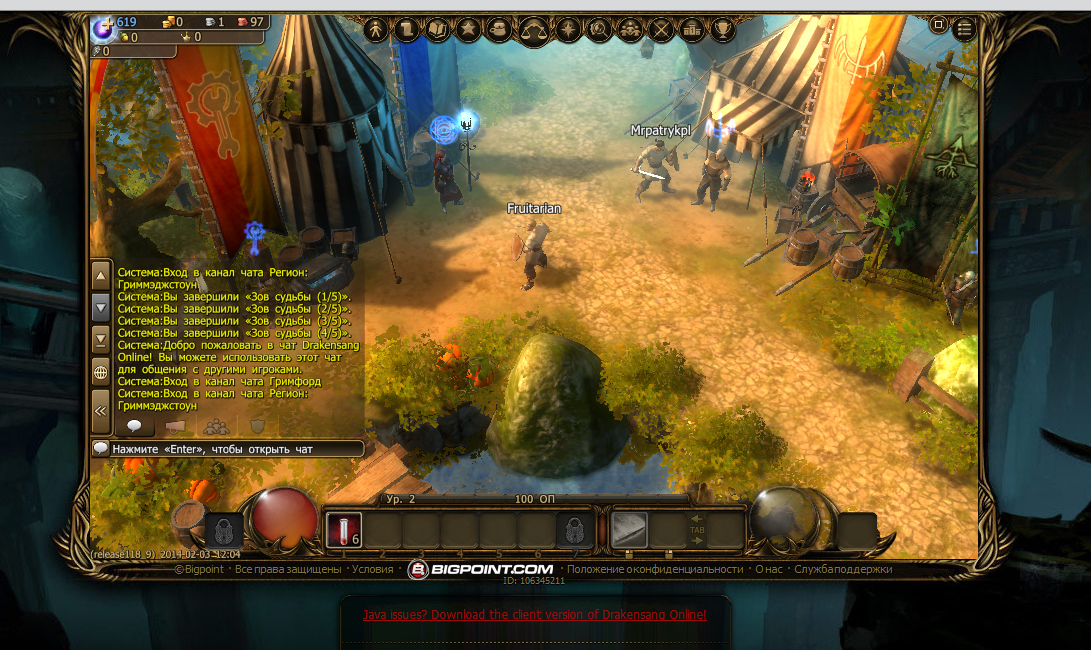Open the group-of-people guild icon

(x=630, y=30)
